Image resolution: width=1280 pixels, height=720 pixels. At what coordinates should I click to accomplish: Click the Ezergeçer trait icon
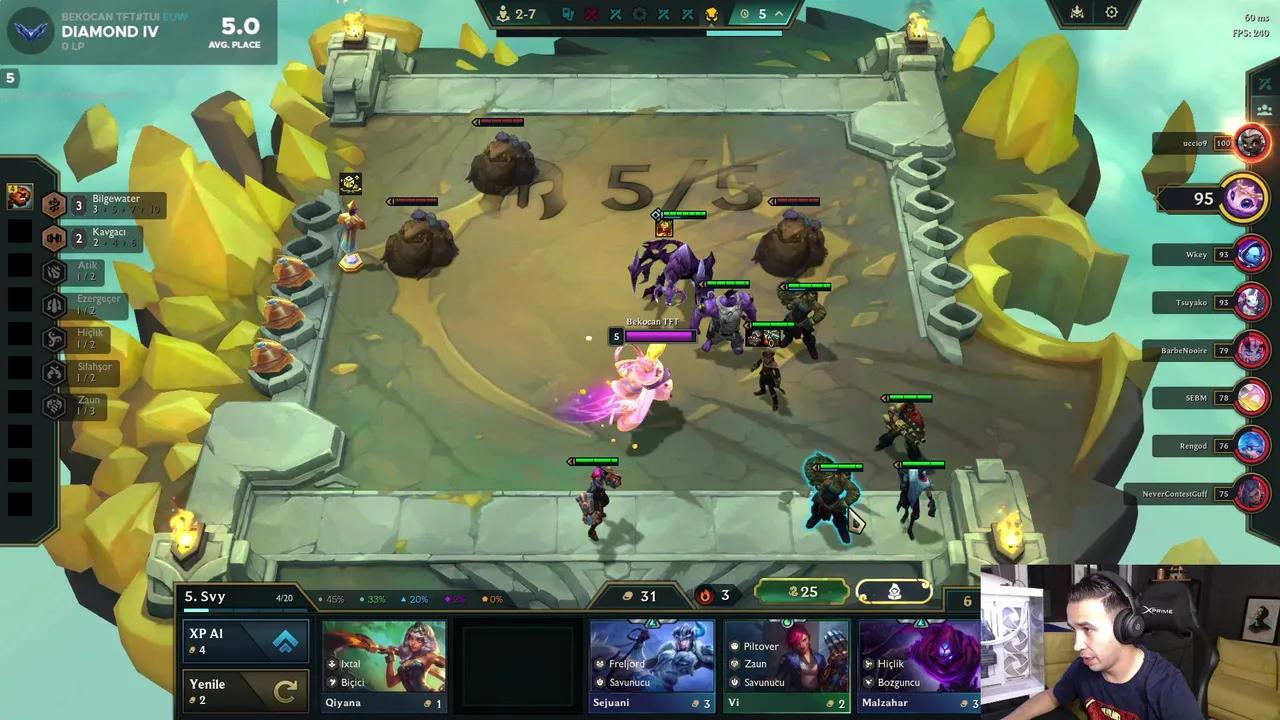(55, 303)
